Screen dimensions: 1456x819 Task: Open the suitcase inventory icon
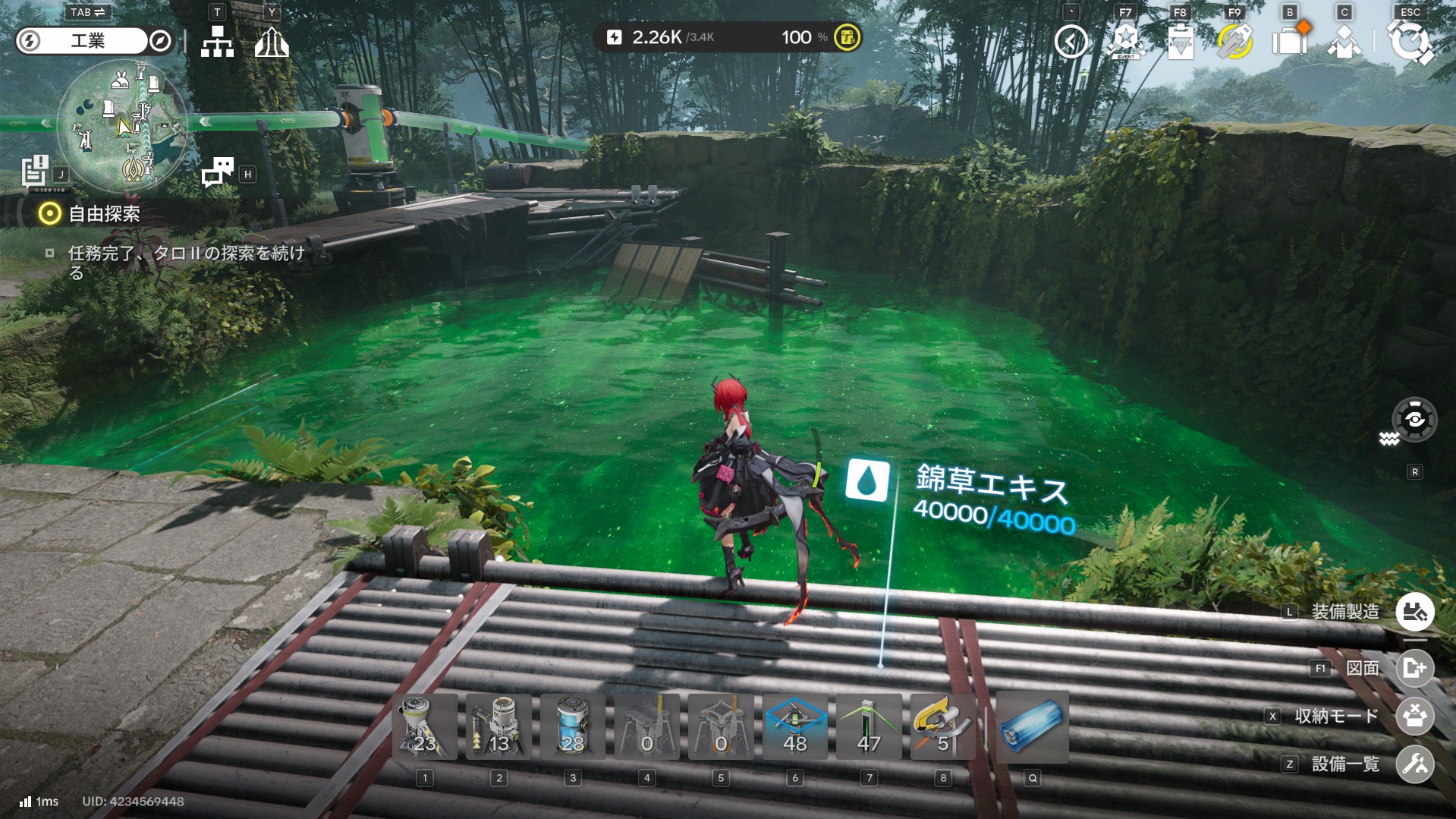[1290, 41]
